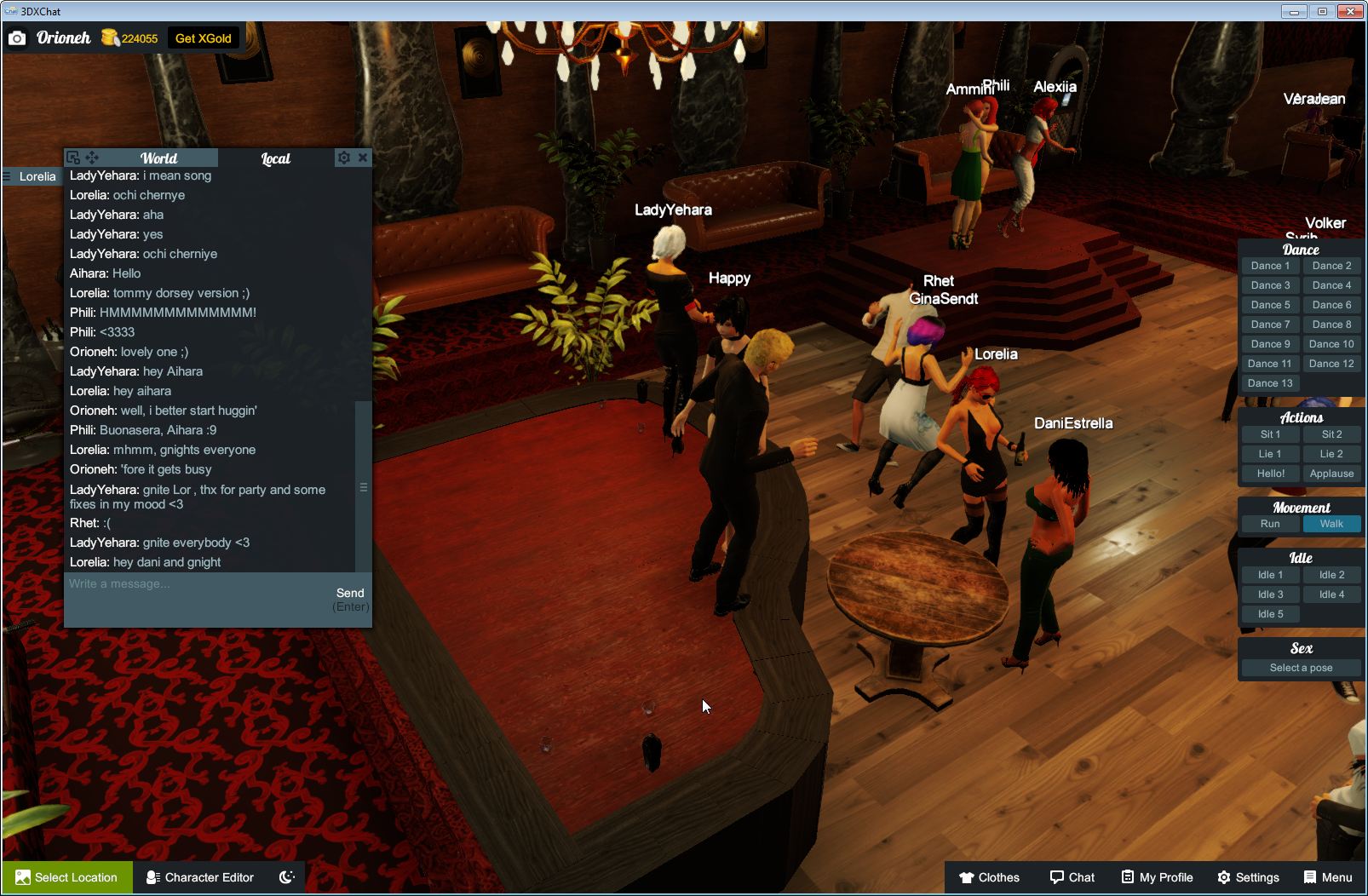Open the Clothes panel

pyautogui.click(x=991, y=876)
